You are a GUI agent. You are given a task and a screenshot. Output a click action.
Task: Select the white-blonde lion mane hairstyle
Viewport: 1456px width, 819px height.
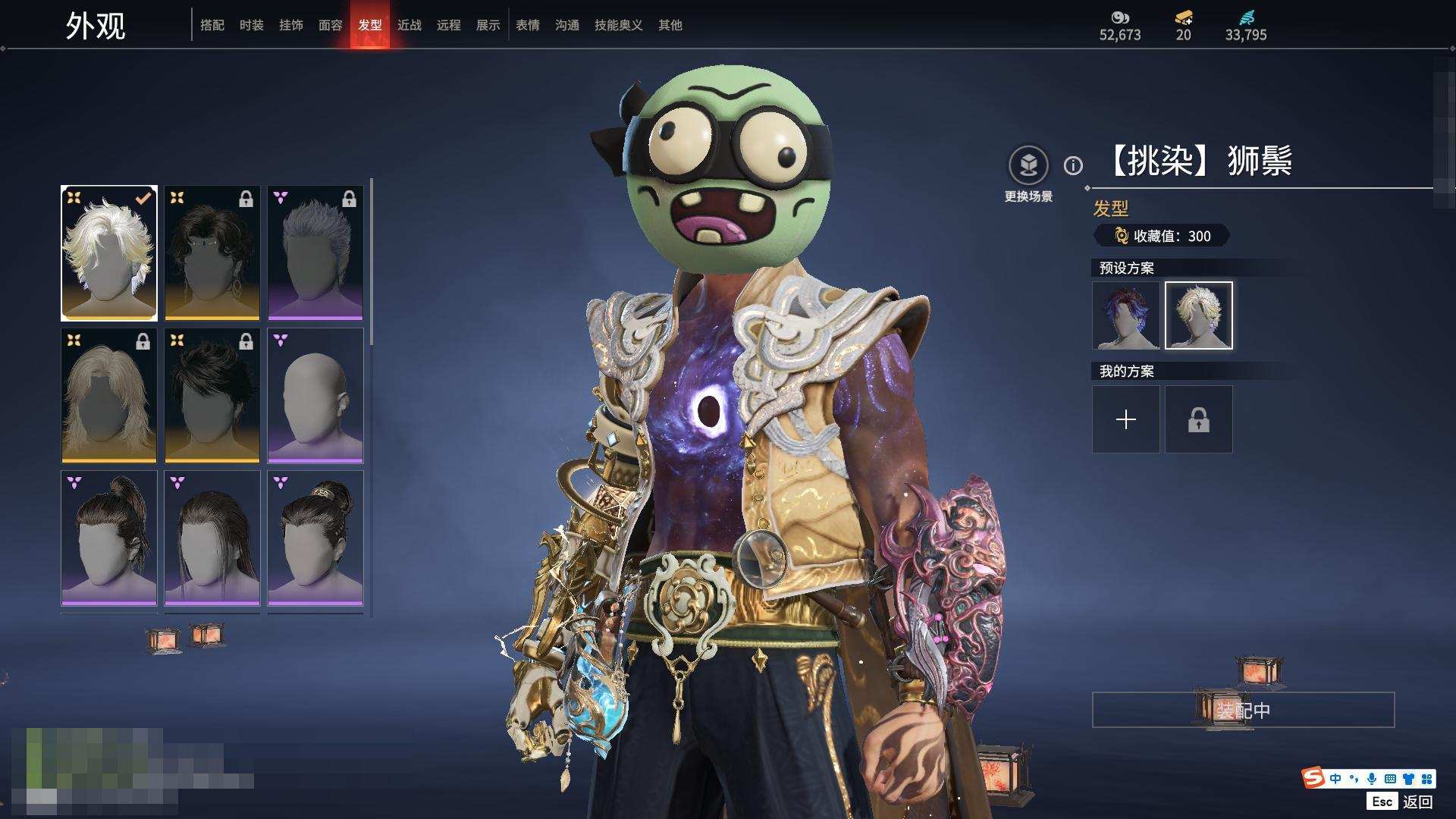click(x=109, y=253)
